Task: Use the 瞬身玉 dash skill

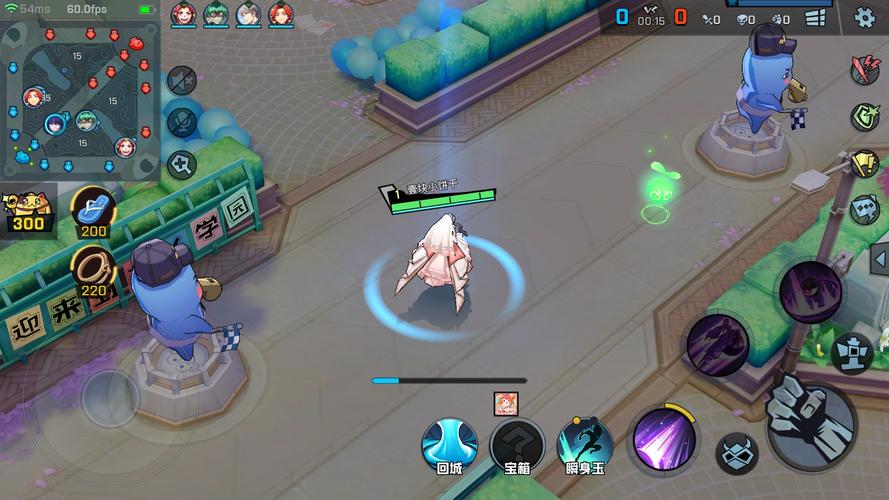Action: 585,445
